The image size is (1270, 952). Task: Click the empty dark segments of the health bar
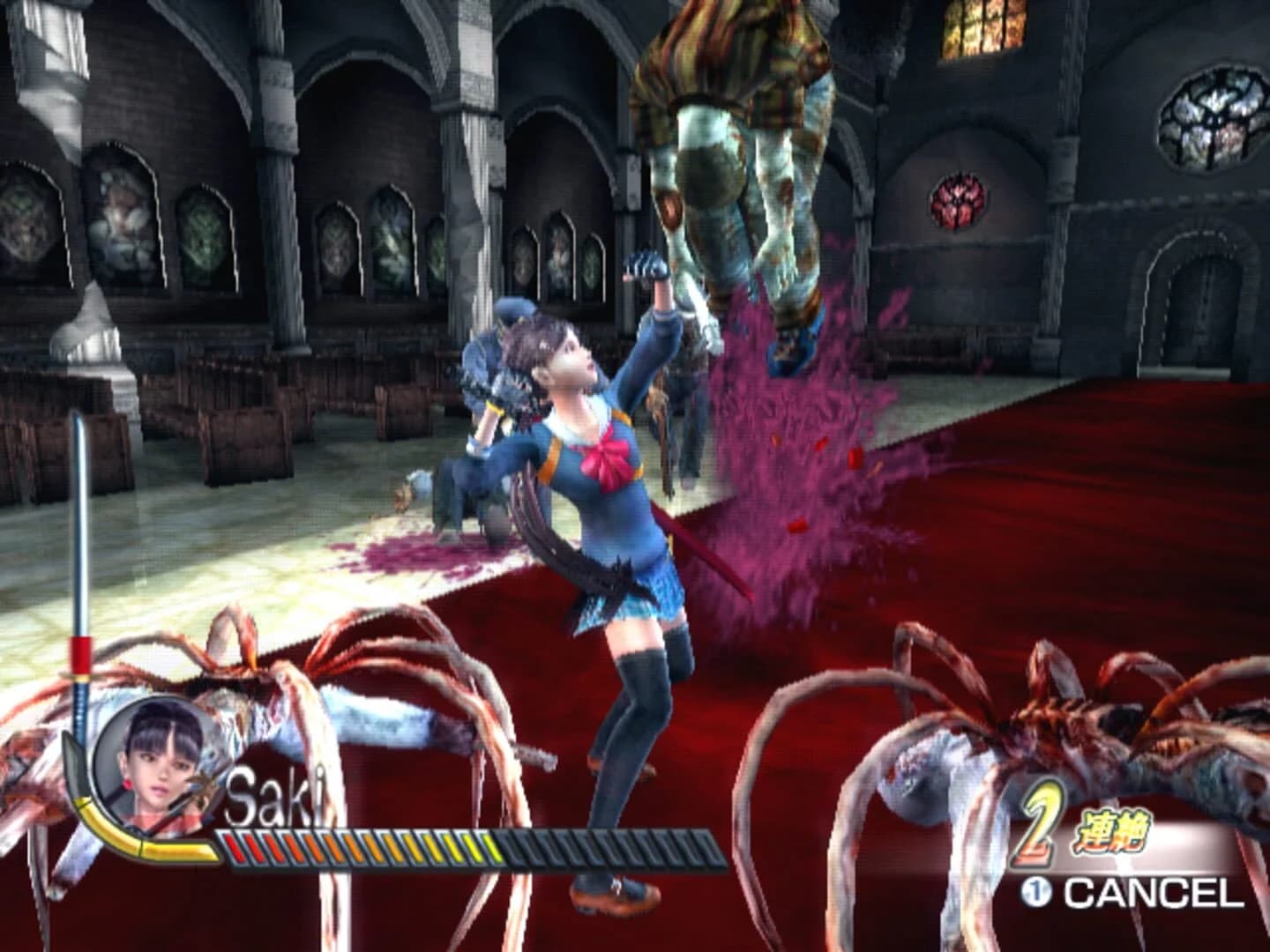[x=617, y=849]
